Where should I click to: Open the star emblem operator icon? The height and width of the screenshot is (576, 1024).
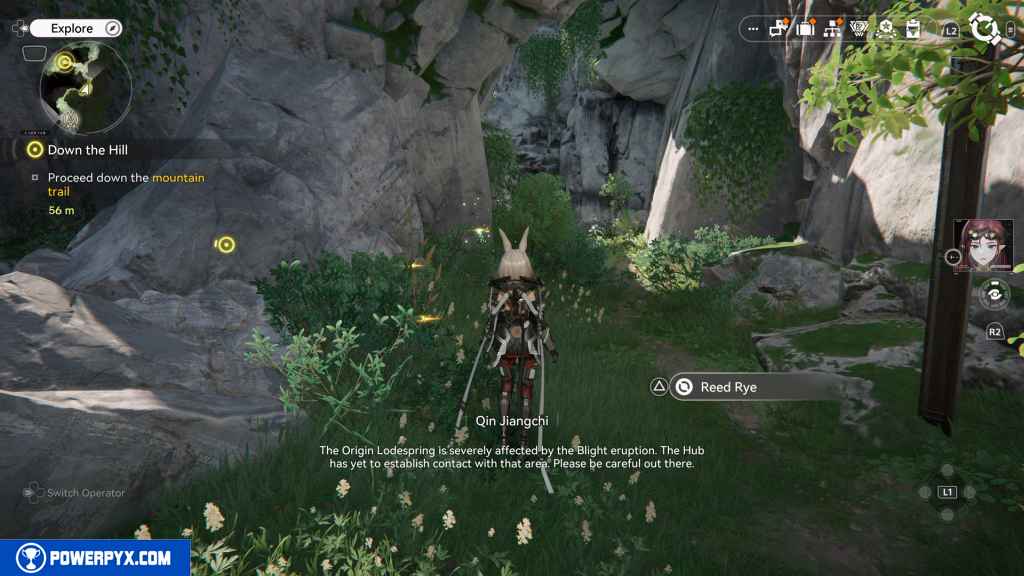(x=885, y=29)
